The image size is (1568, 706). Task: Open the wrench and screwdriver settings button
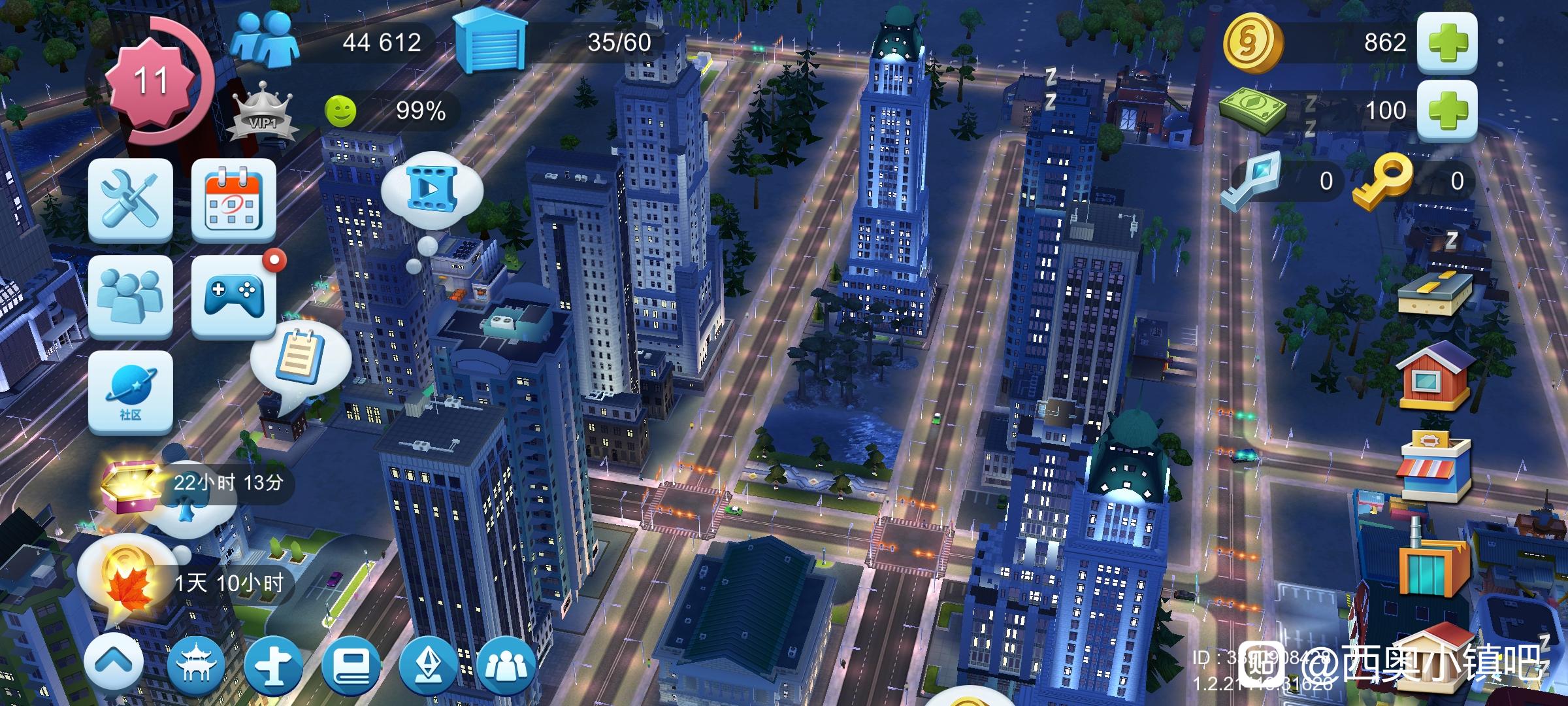tap(131, 199)
